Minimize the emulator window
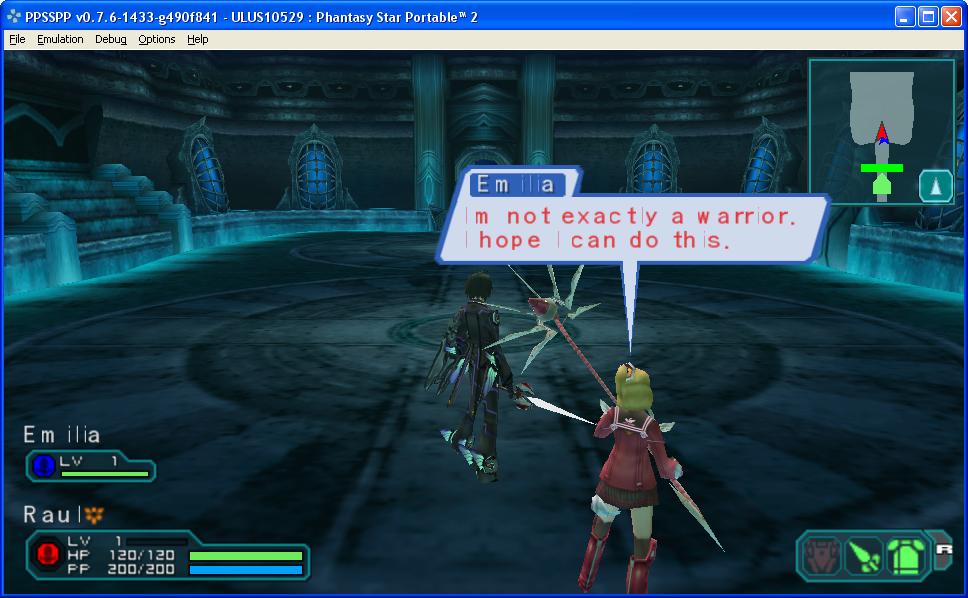Image resolution: width=968 pixels, height=598 pixels. (904, 17)
